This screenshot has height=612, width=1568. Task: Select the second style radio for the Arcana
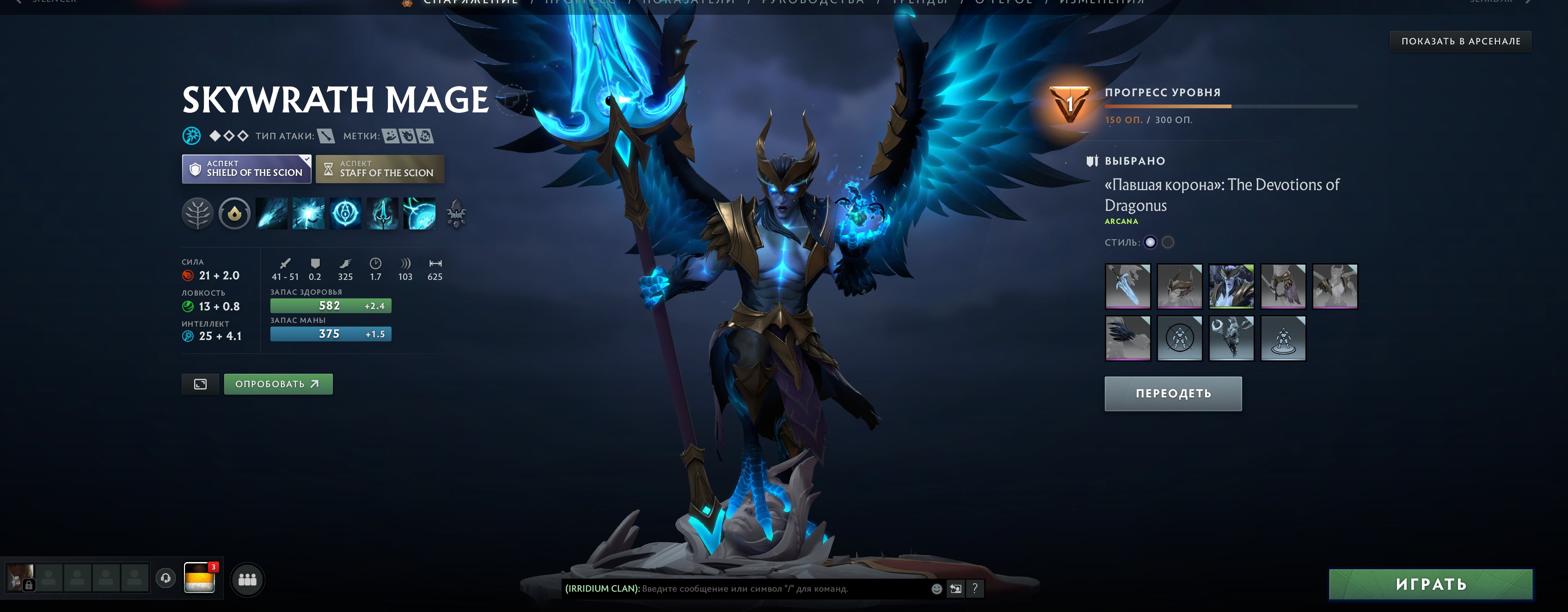(x=1168, y=242)
